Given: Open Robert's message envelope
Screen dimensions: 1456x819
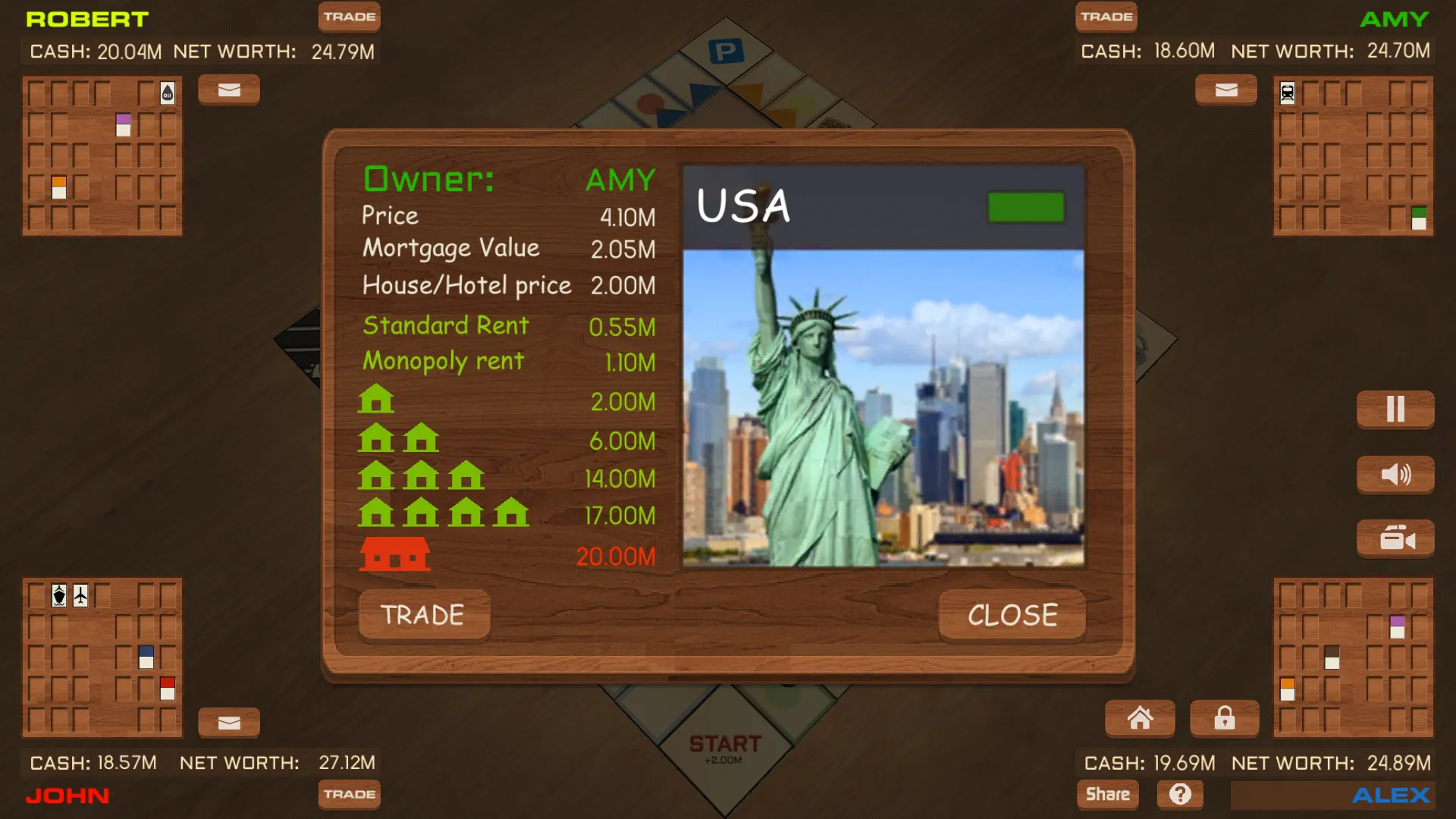Looking at the screenshot, I should (x=228, y=89).
